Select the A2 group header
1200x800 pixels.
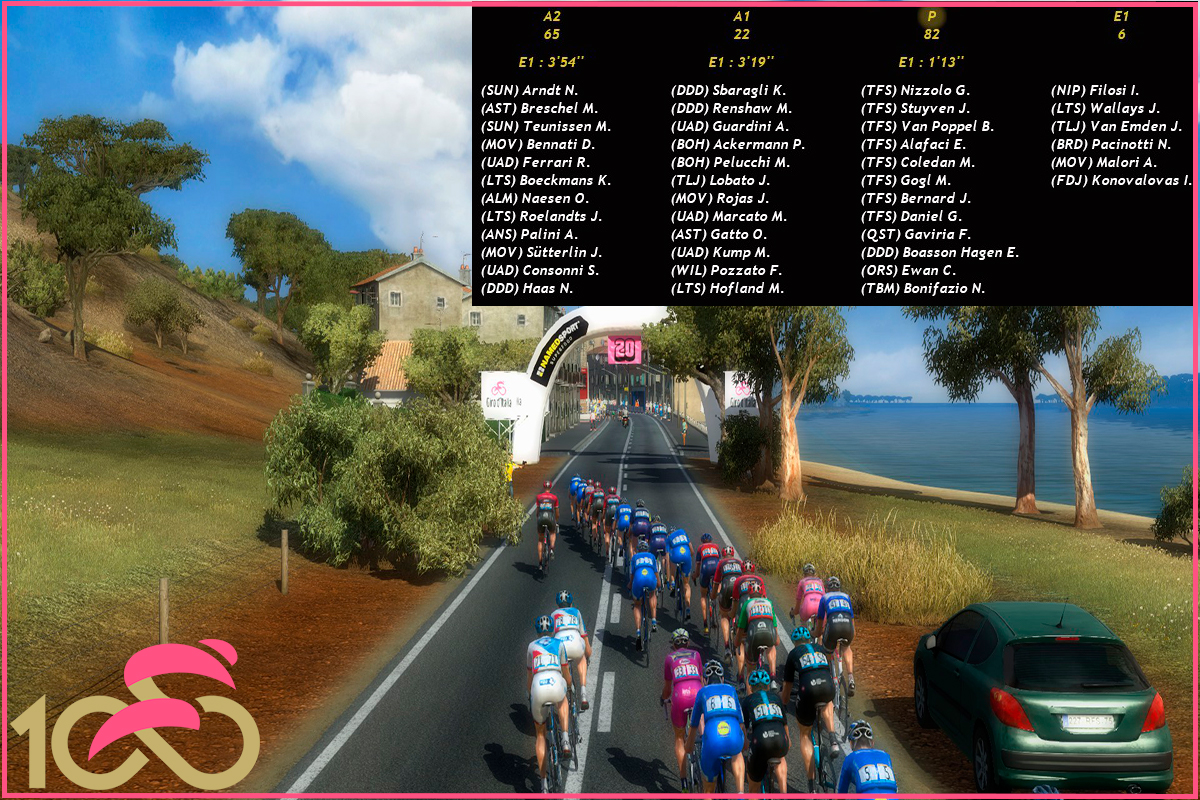click(x=552, y=17)
